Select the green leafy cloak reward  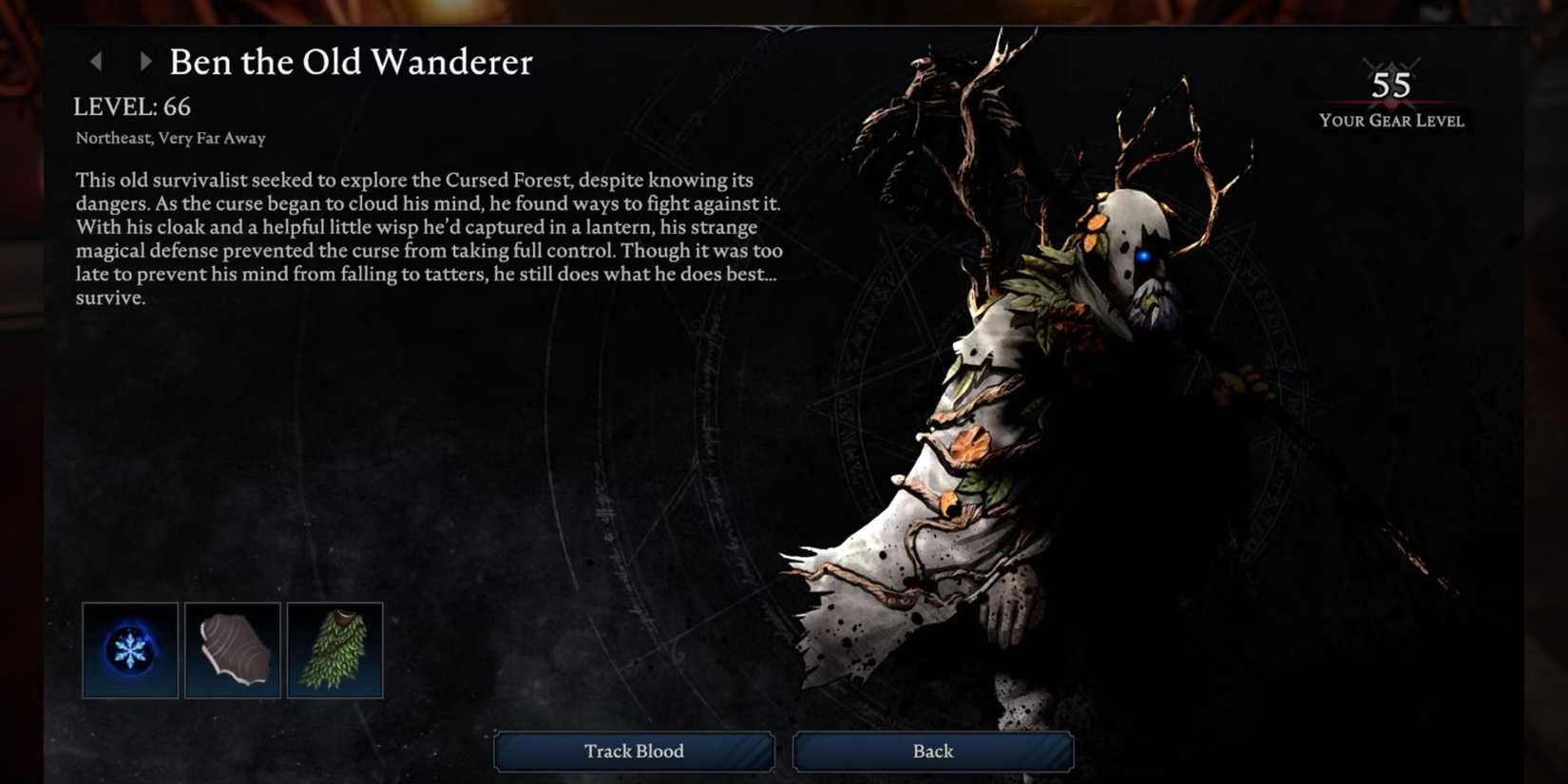click(x=335, y=651)
